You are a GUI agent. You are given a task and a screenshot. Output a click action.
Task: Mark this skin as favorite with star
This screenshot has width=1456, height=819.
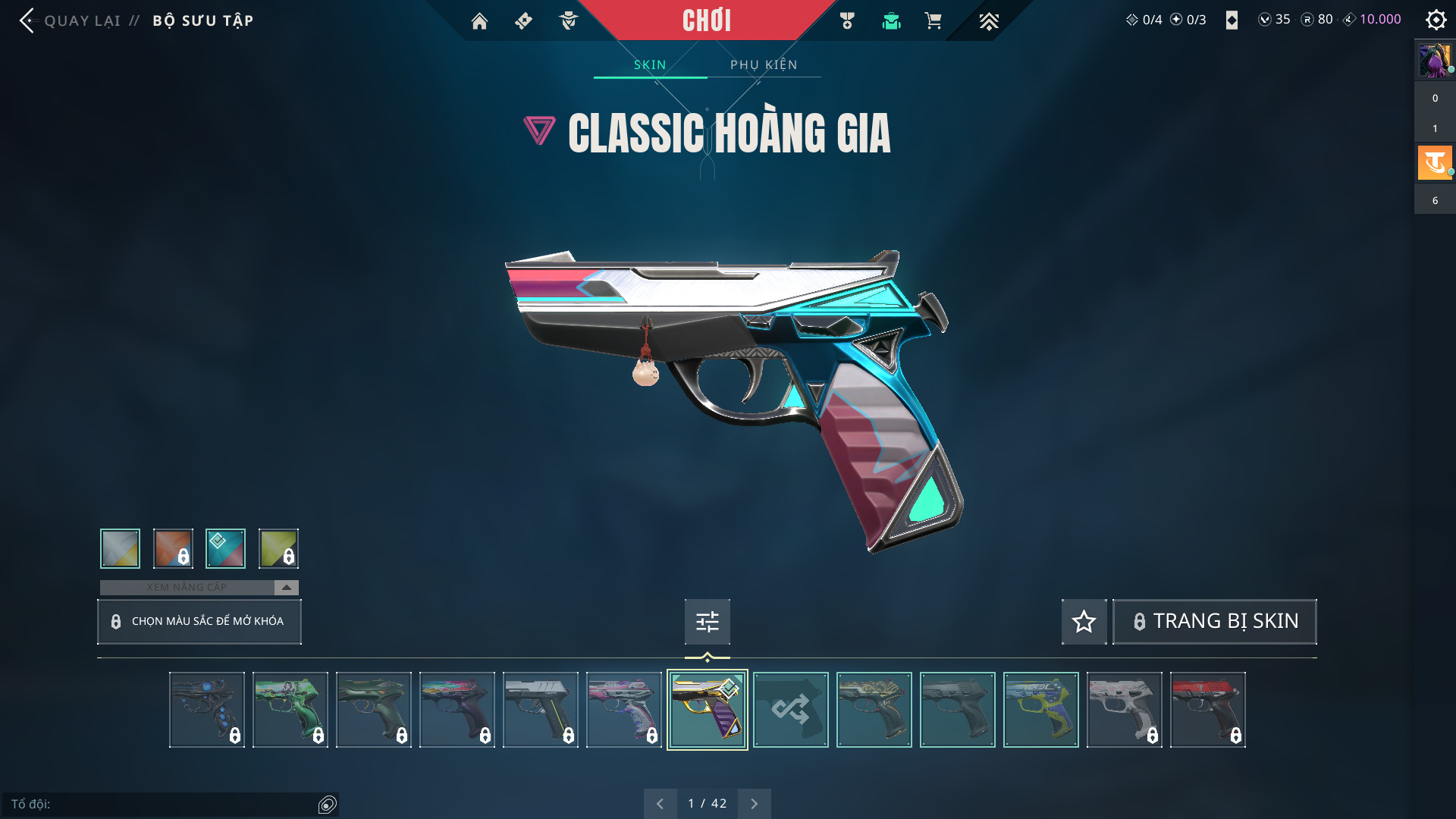pos(1084,622)
